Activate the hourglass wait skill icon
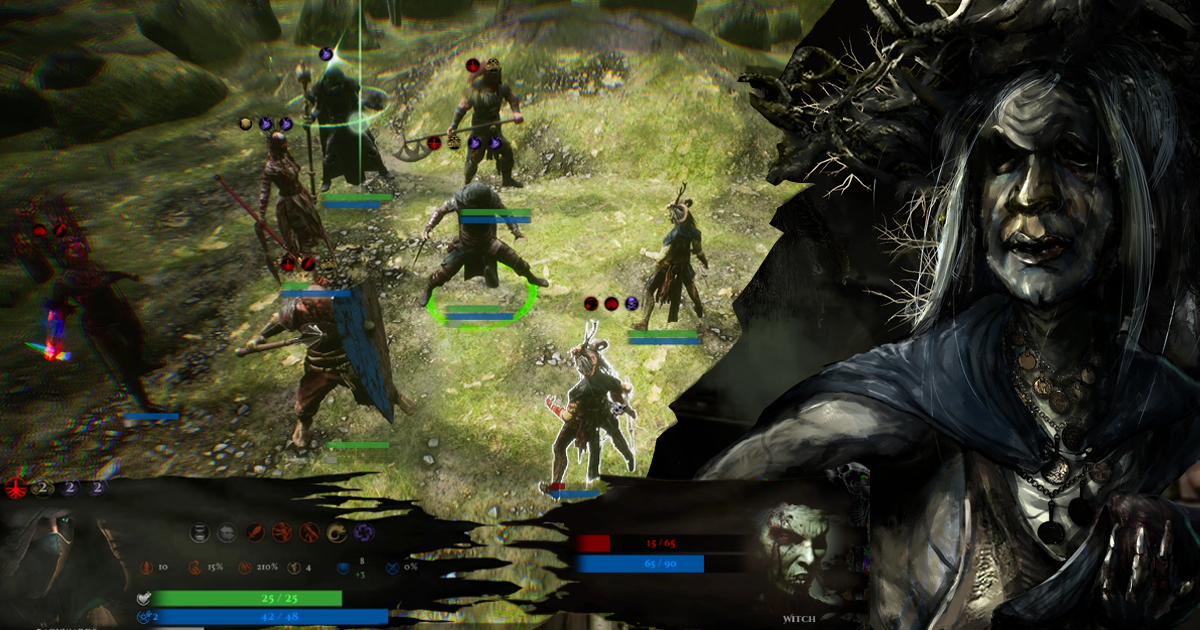Image resolution: width=1200 pixels, height=630 pixels. 200,533
